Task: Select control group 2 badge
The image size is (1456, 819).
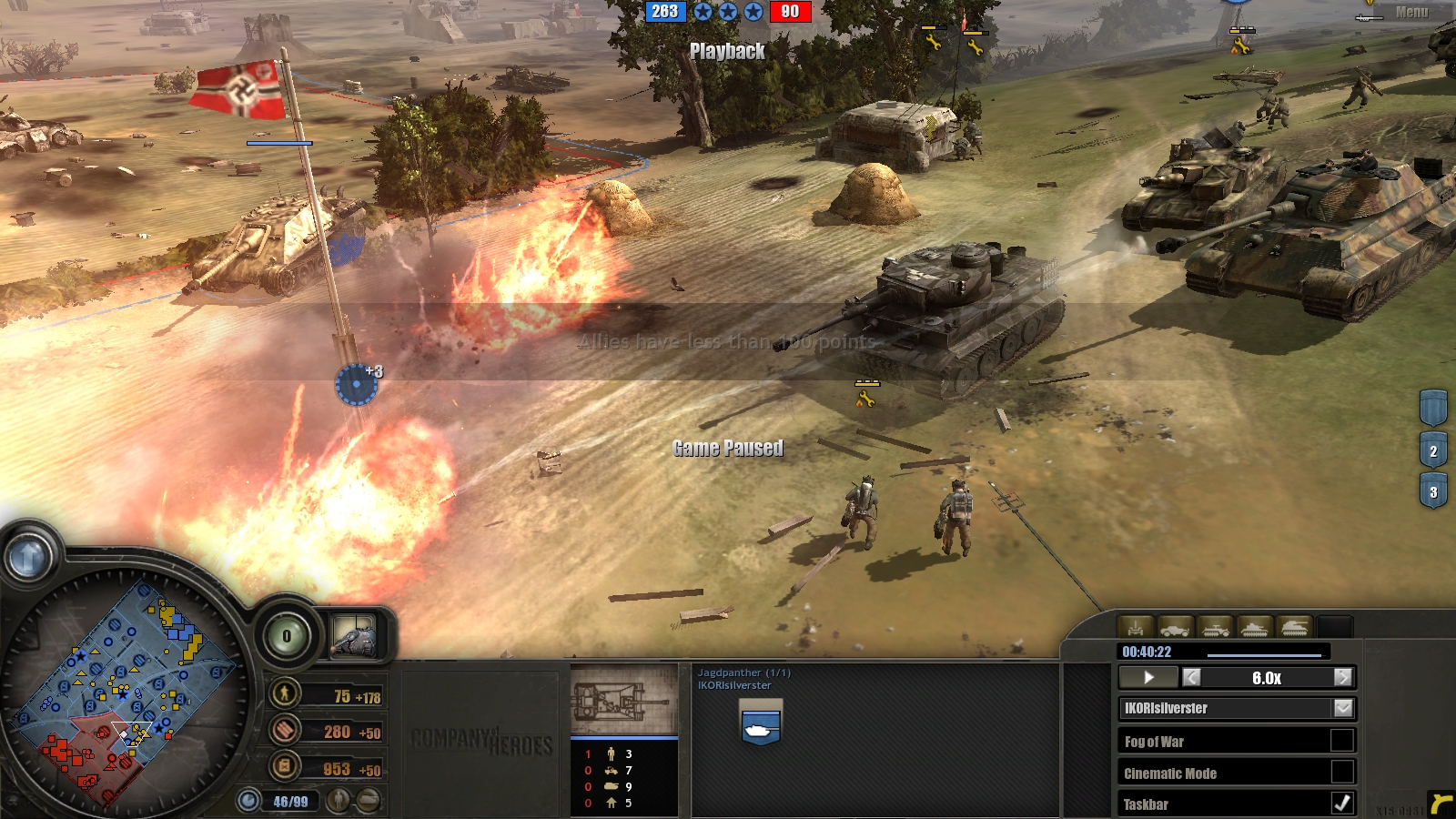Action: pyautogui.click(x=1433, y=451)
